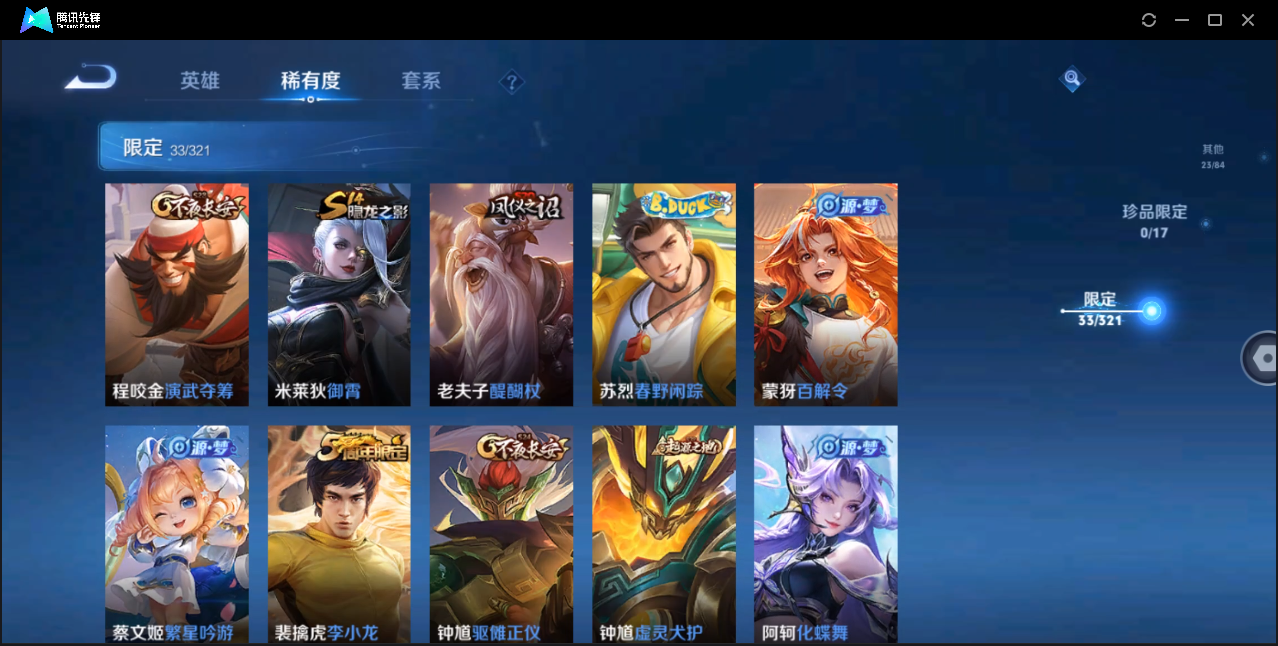Open 蔡文姬 繁星吟游 skin card

point(177,534)
